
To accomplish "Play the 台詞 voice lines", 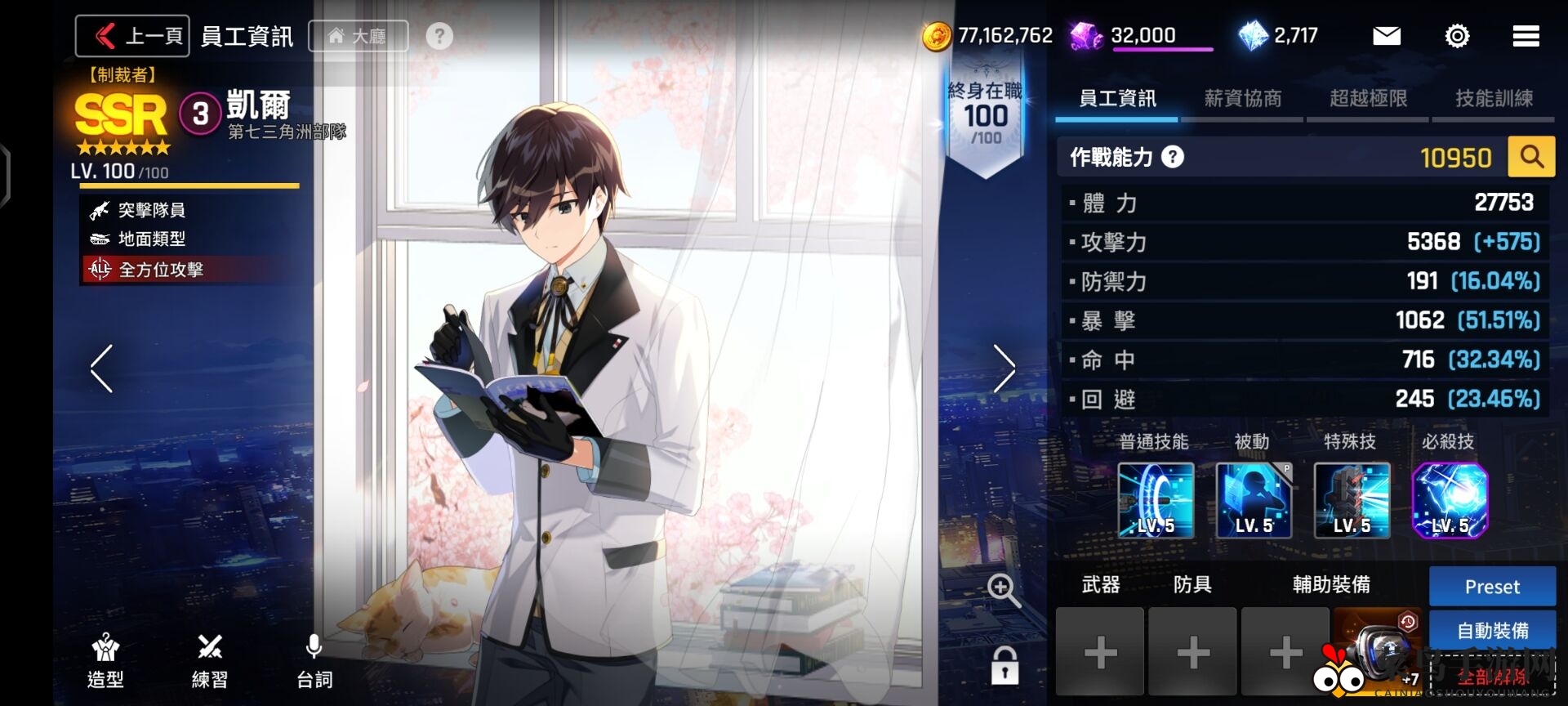I will pos(314,661).
